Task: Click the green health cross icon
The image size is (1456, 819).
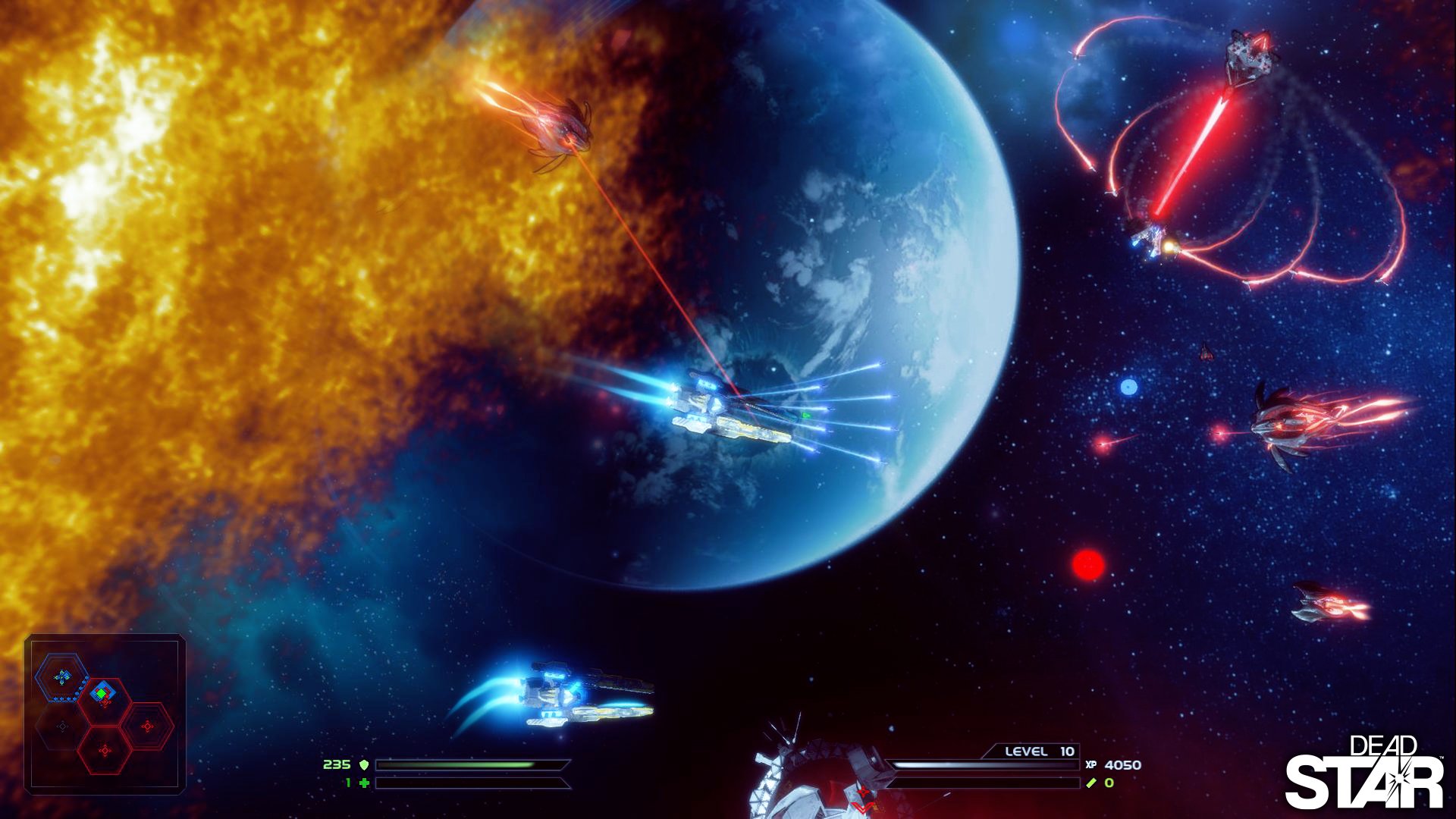Action: tap(366, 783)
